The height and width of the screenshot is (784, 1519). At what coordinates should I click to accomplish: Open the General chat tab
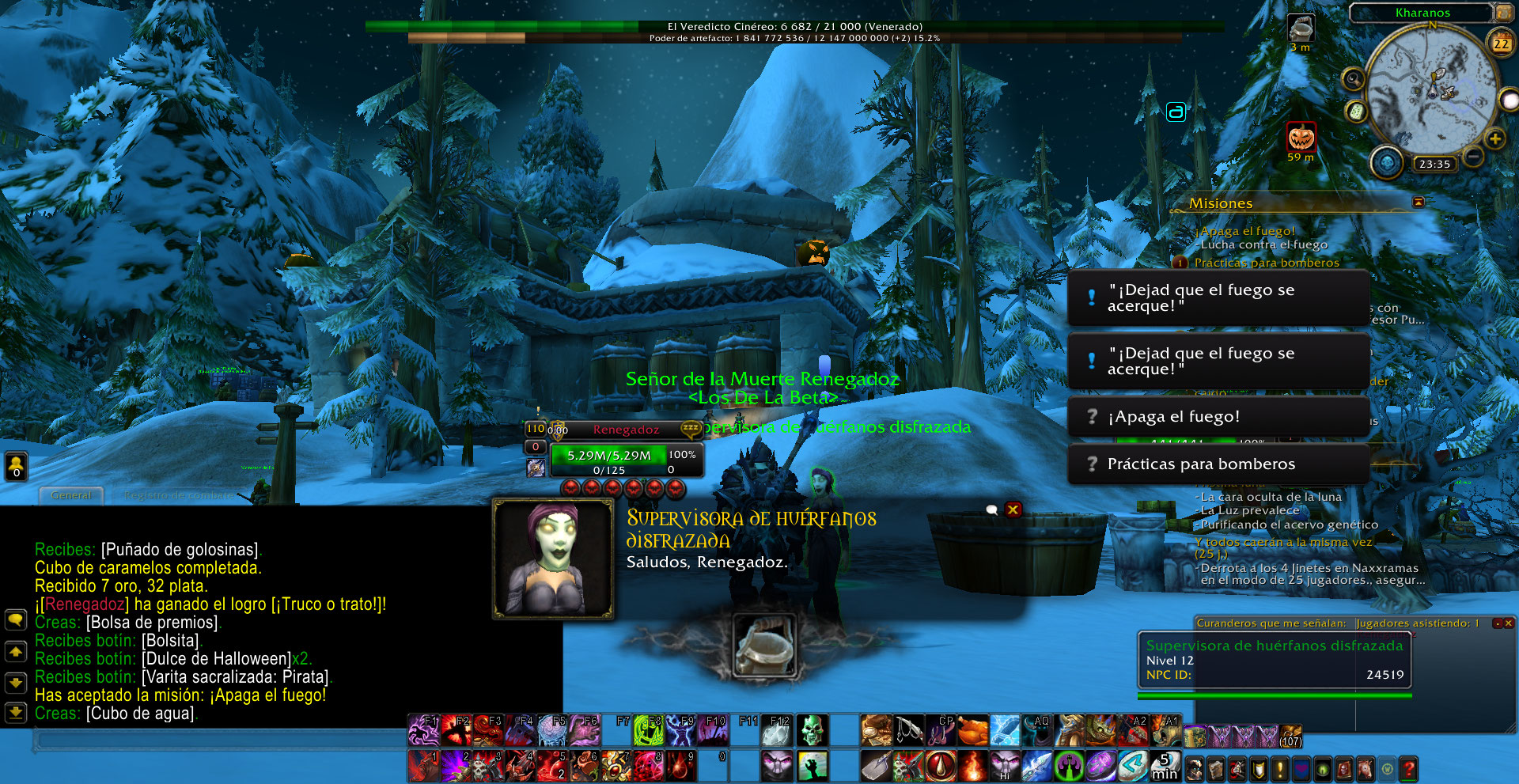pos(71,495)
